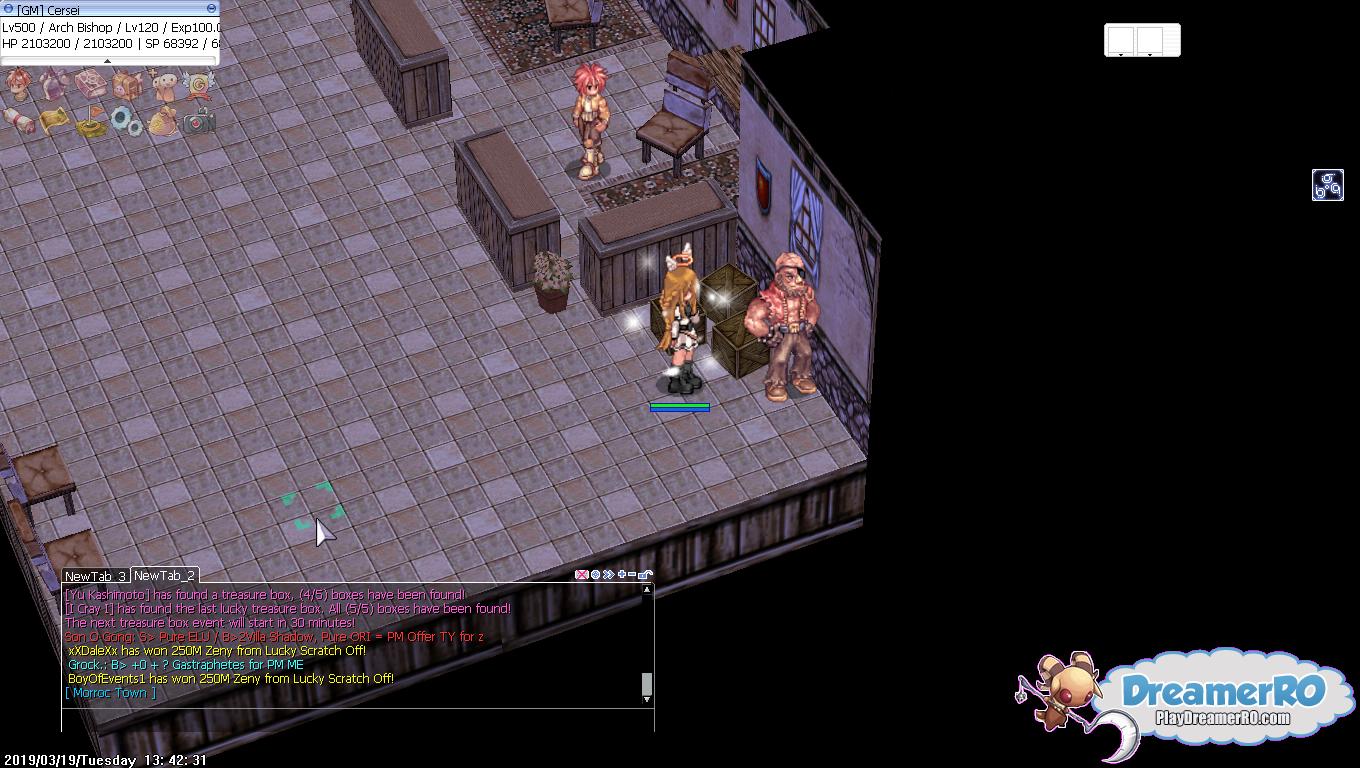This screenshot has height=768, width=1360.
Task: Toggle the chat window lock icon
Action: pyautogui.click(x=645, y=575)
